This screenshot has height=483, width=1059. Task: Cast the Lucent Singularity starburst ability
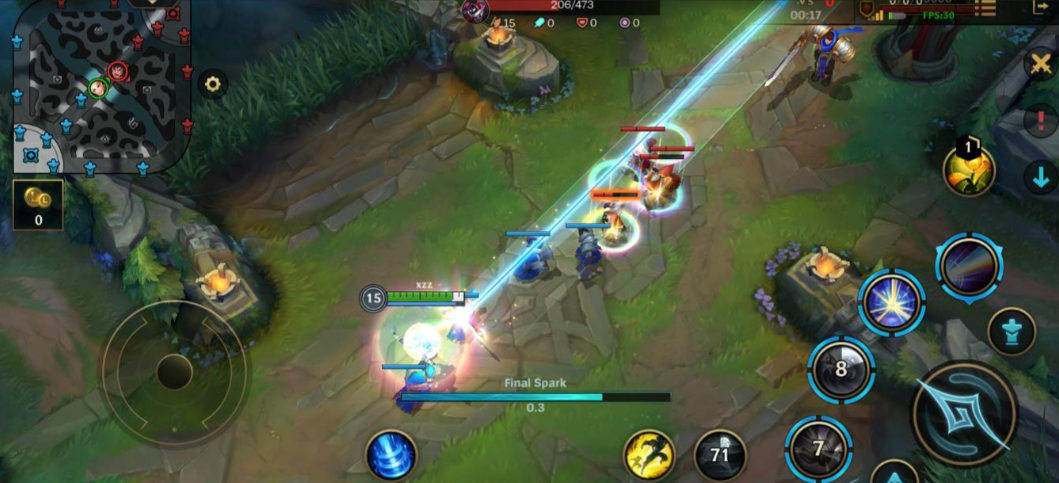pyautogui.click(x=891, y=302)
